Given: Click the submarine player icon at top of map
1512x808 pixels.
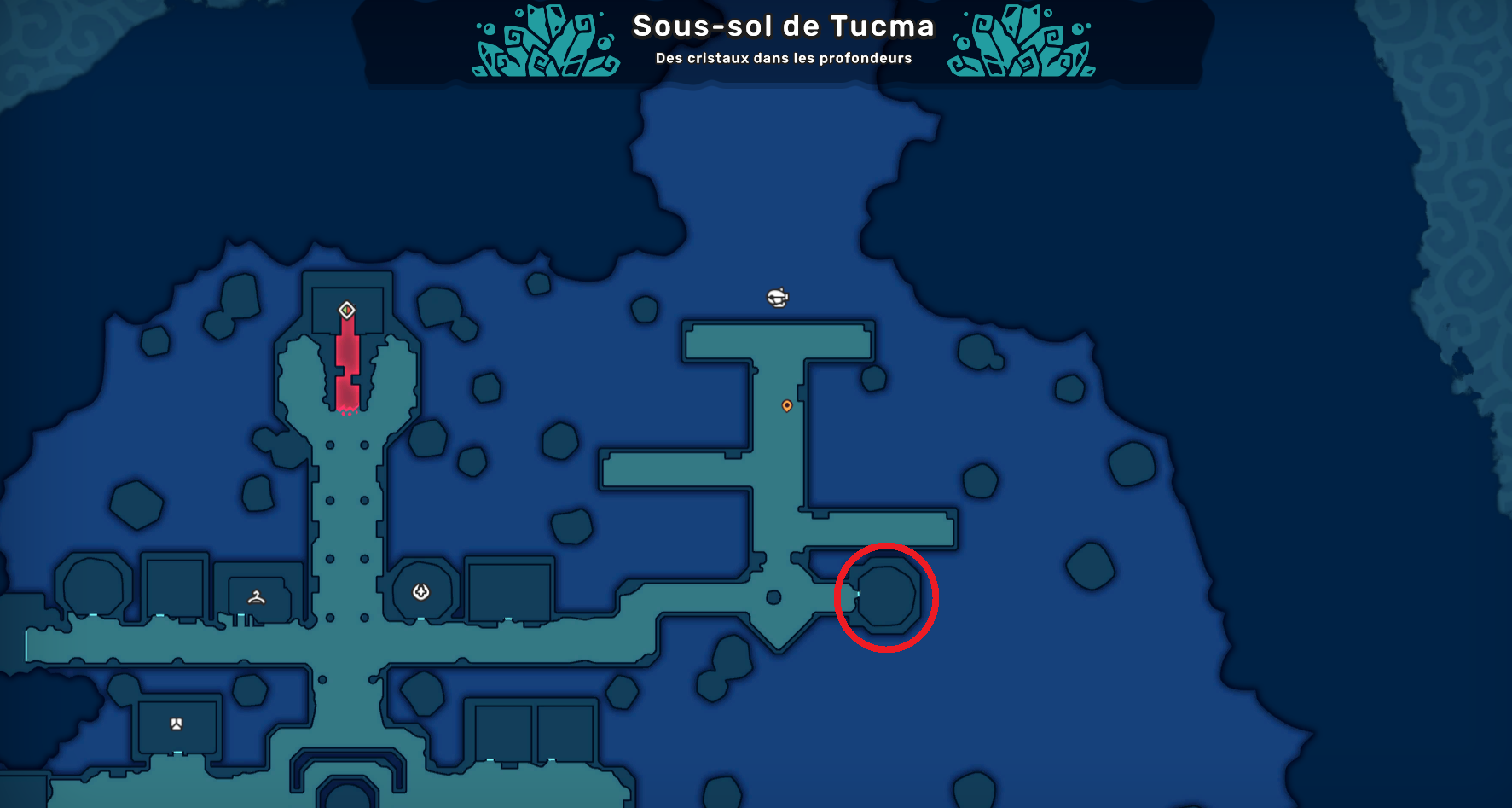Looking at the screenshot, I should point(777,298).
